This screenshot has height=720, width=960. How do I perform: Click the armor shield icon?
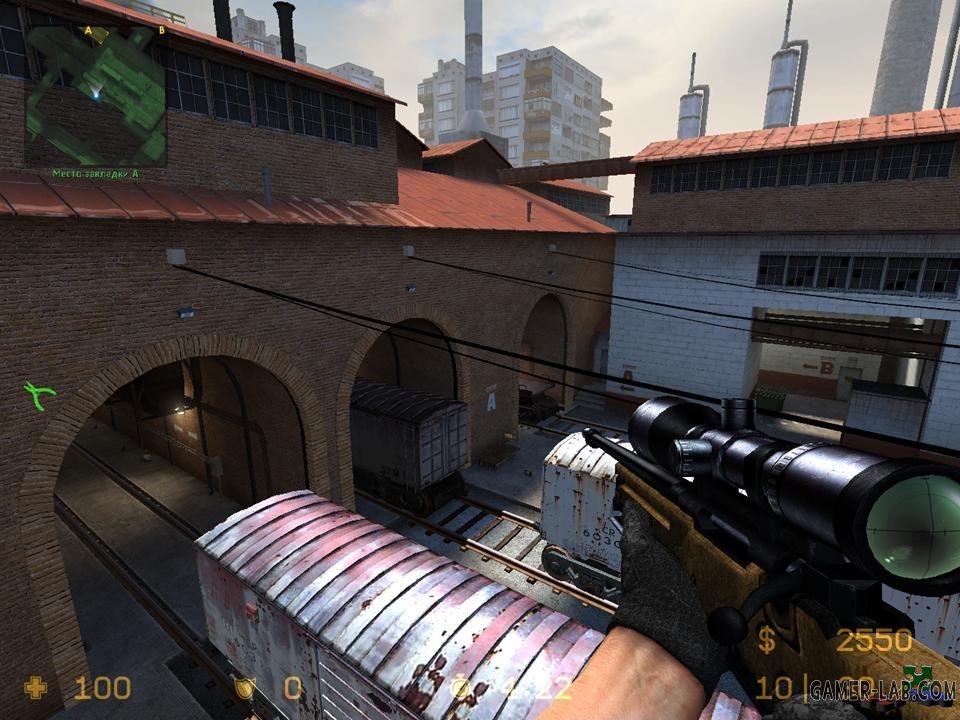243,688
